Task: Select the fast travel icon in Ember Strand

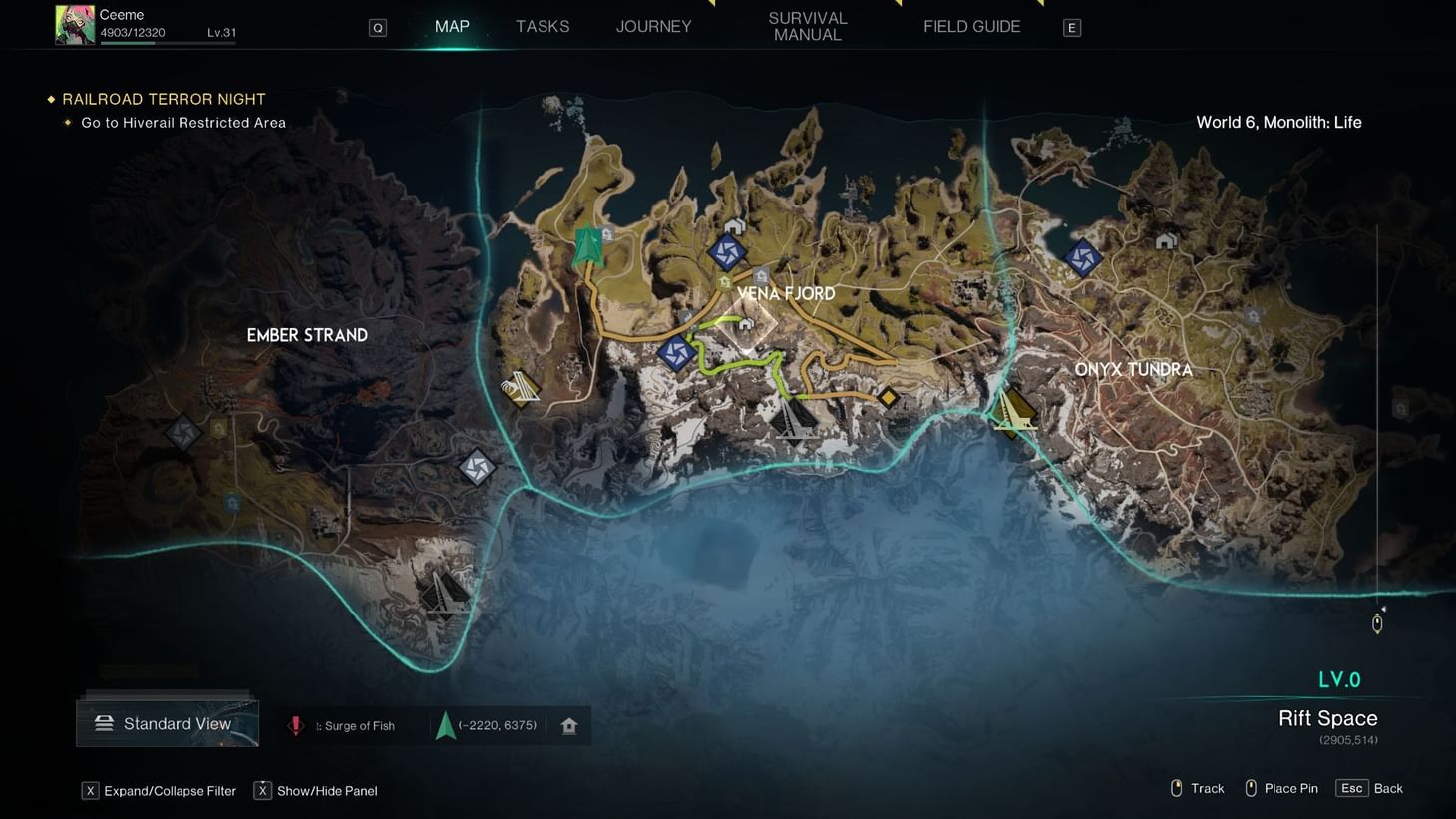Action: tap(182, 431)
